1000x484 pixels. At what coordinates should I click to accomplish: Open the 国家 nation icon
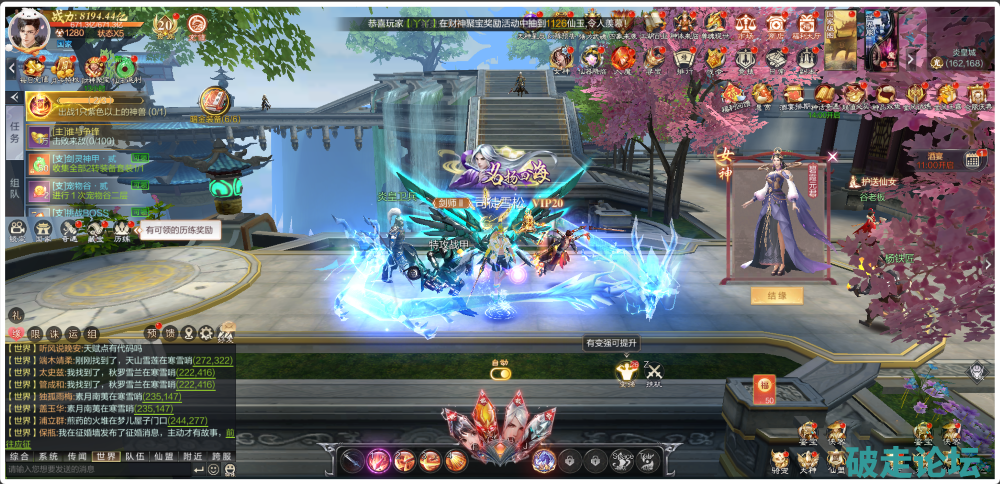click(43, 230)
